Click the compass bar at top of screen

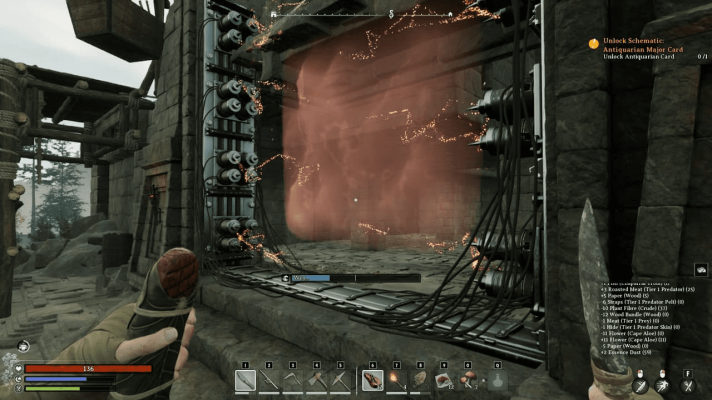point(390,13)
